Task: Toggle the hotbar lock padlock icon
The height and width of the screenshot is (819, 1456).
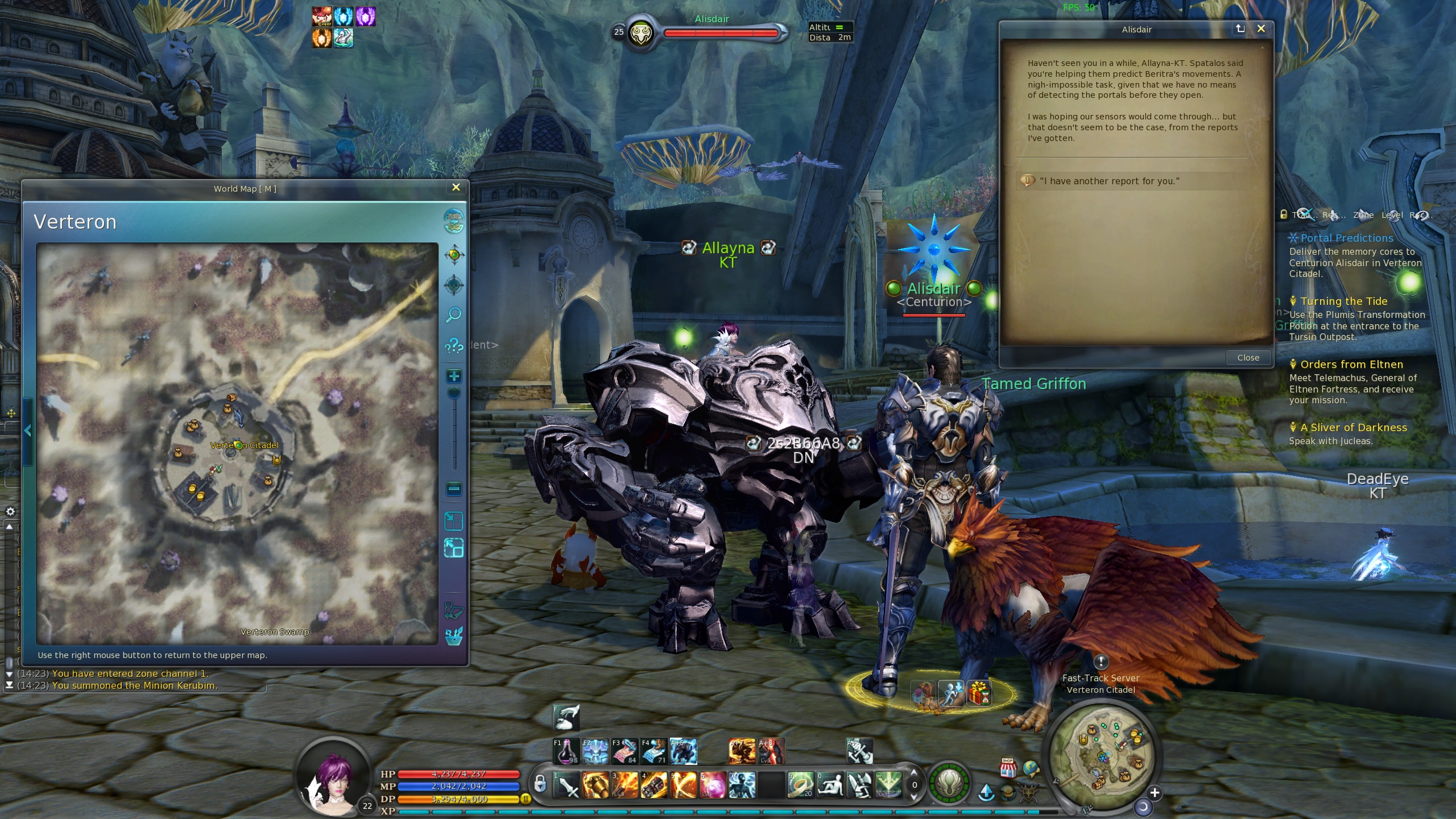Action: [x=540, y=784]
